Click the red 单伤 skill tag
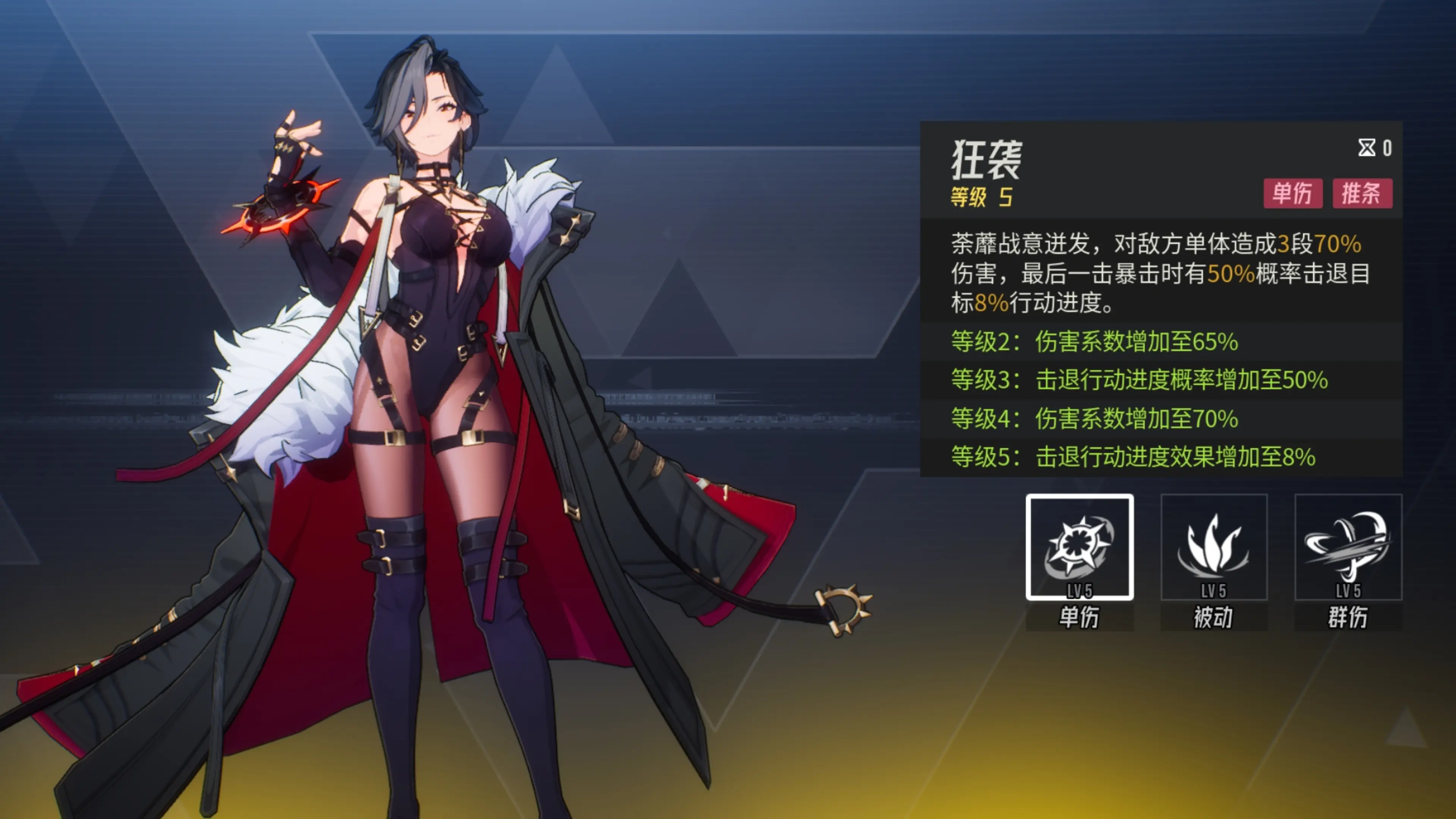The height and width of the screenshot is (819, 1456). (x=1292, y=194)
